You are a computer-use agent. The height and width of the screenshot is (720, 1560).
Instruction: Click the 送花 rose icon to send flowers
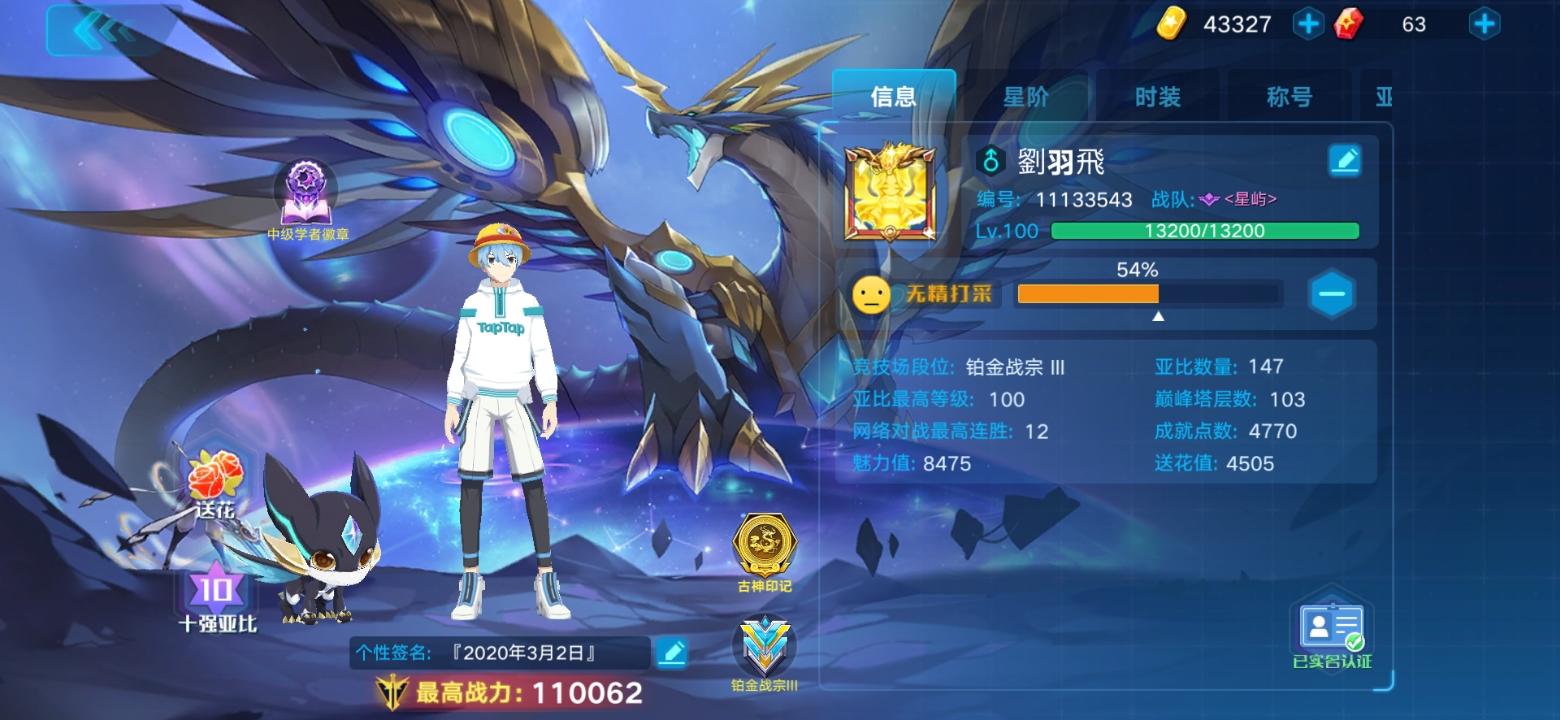tap(213, 478)
